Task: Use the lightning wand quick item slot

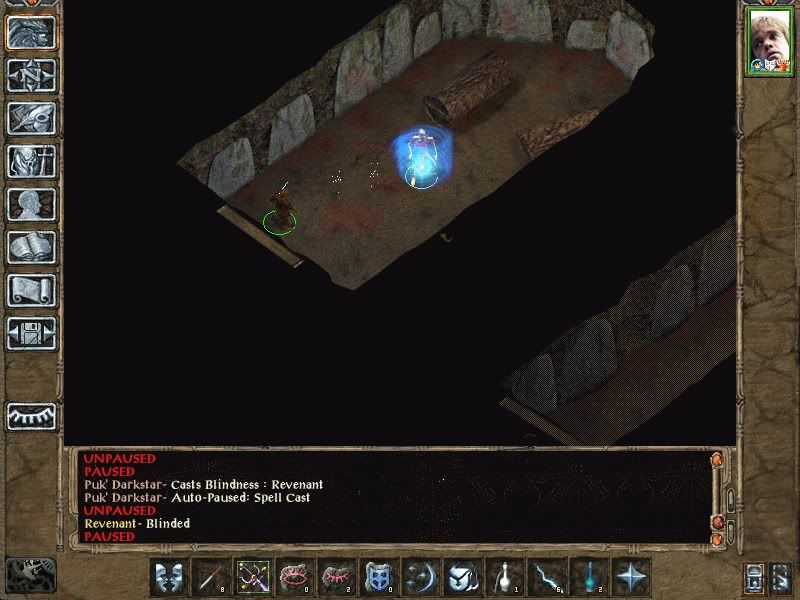Action: pos(547,577)
